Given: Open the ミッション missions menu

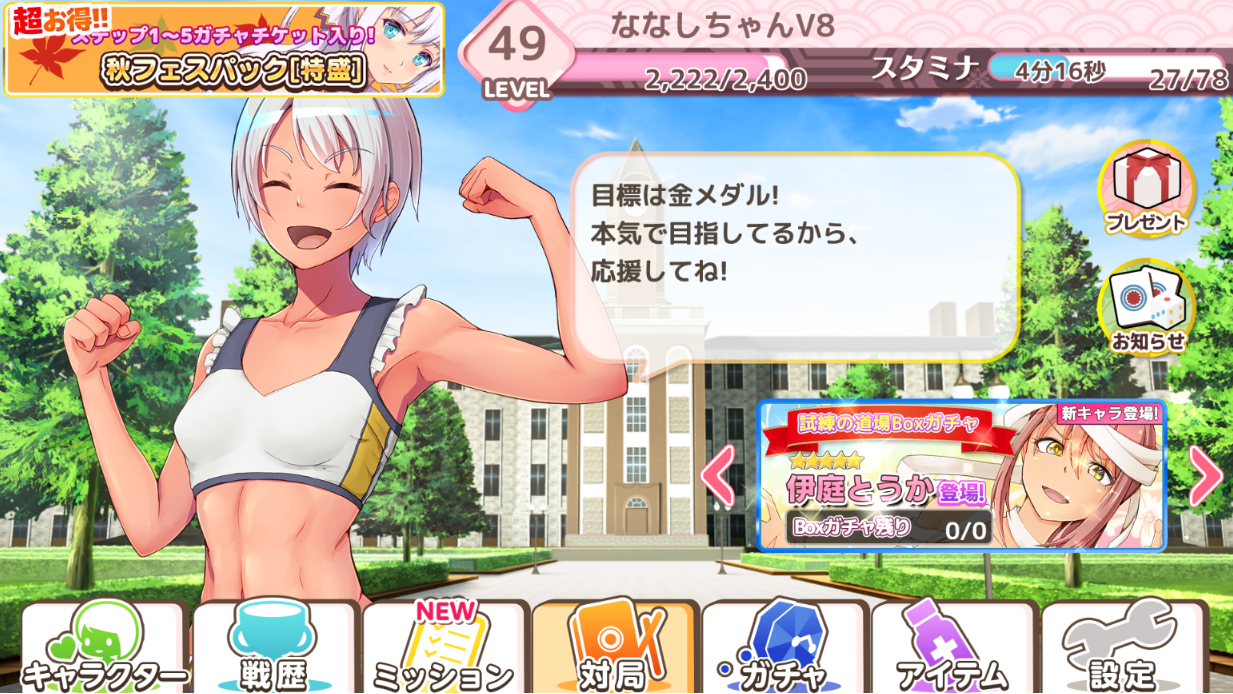Looking at the screenshot, I should (443, 649).
